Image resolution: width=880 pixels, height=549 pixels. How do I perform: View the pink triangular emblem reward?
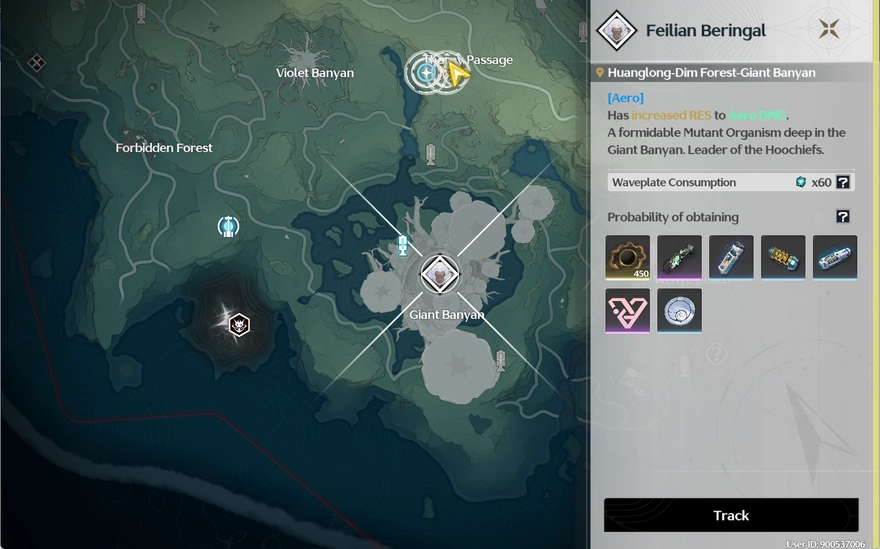[627, 310]
